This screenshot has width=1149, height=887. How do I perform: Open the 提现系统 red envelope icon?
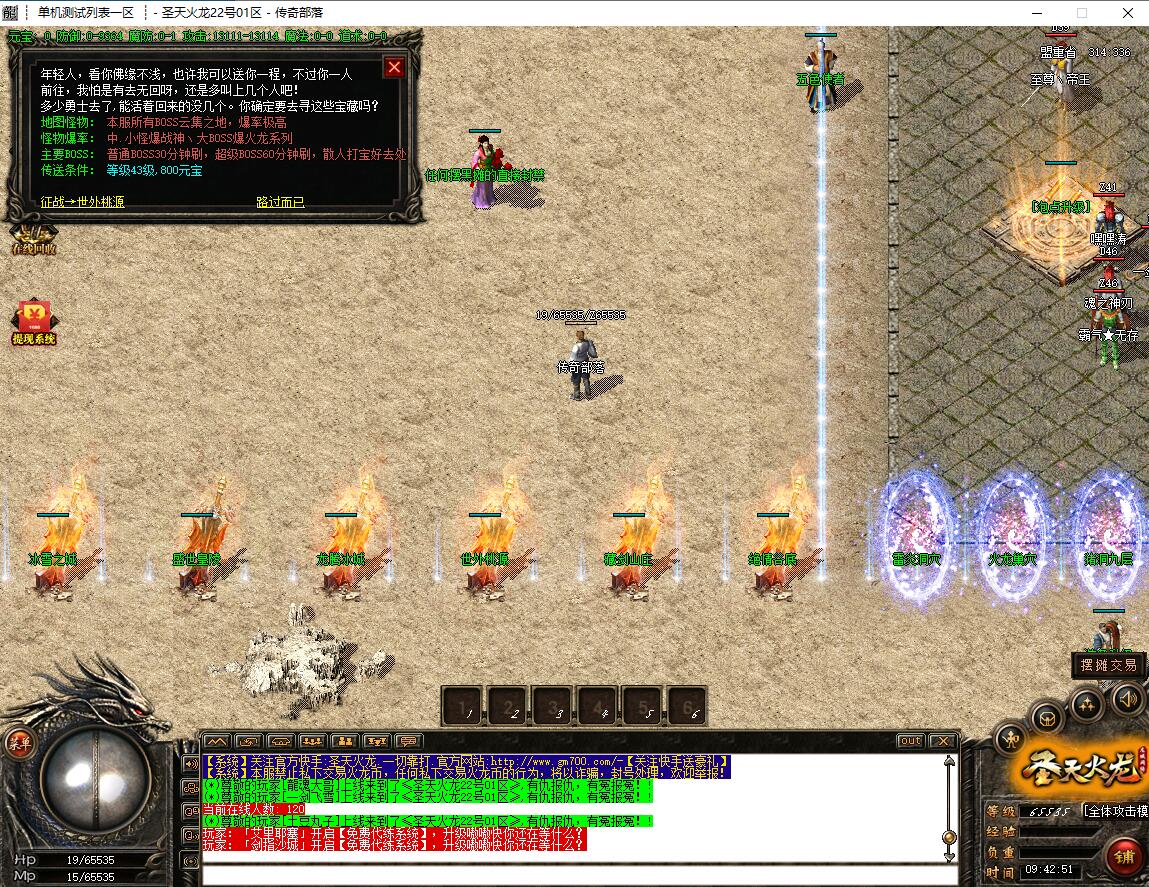(33, 320)
